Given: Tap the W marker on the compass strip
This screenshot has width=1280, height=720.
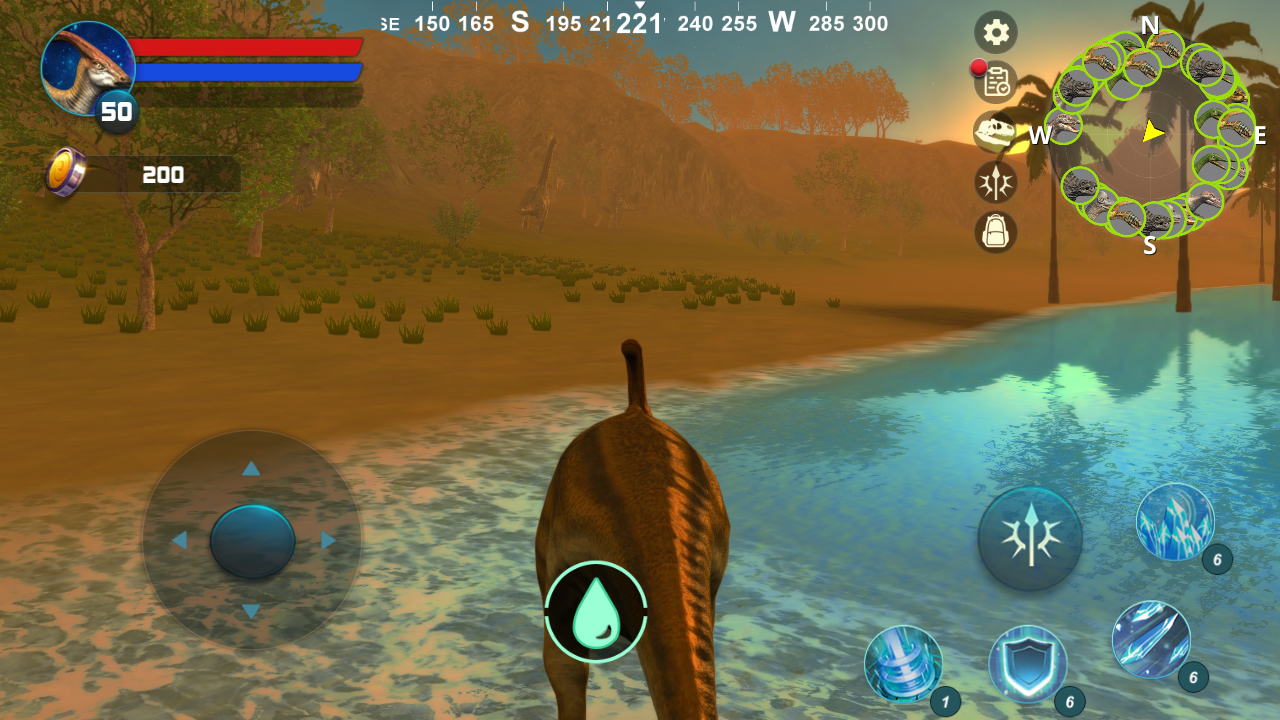Looking at the screenshot, I should (x=781, y=22).
